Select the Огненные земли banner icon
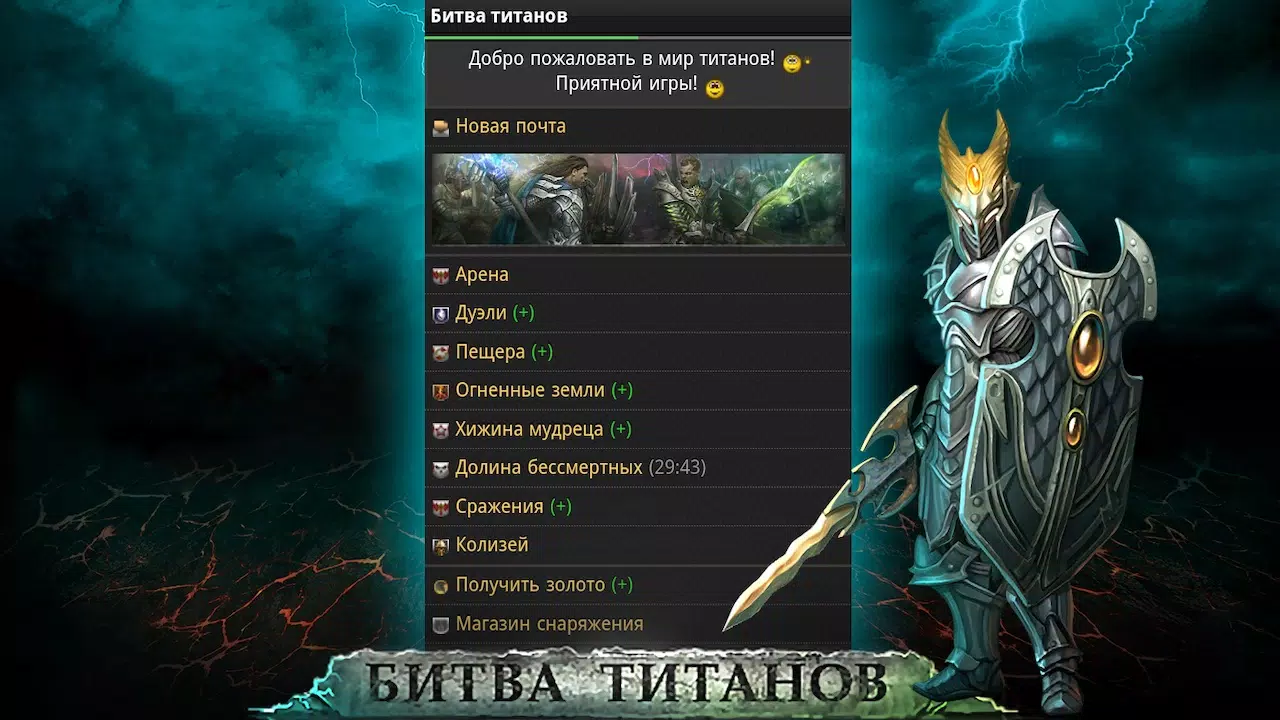This screenshot has width=1280, height=720. pyautogui.click(x=439, y=390)
